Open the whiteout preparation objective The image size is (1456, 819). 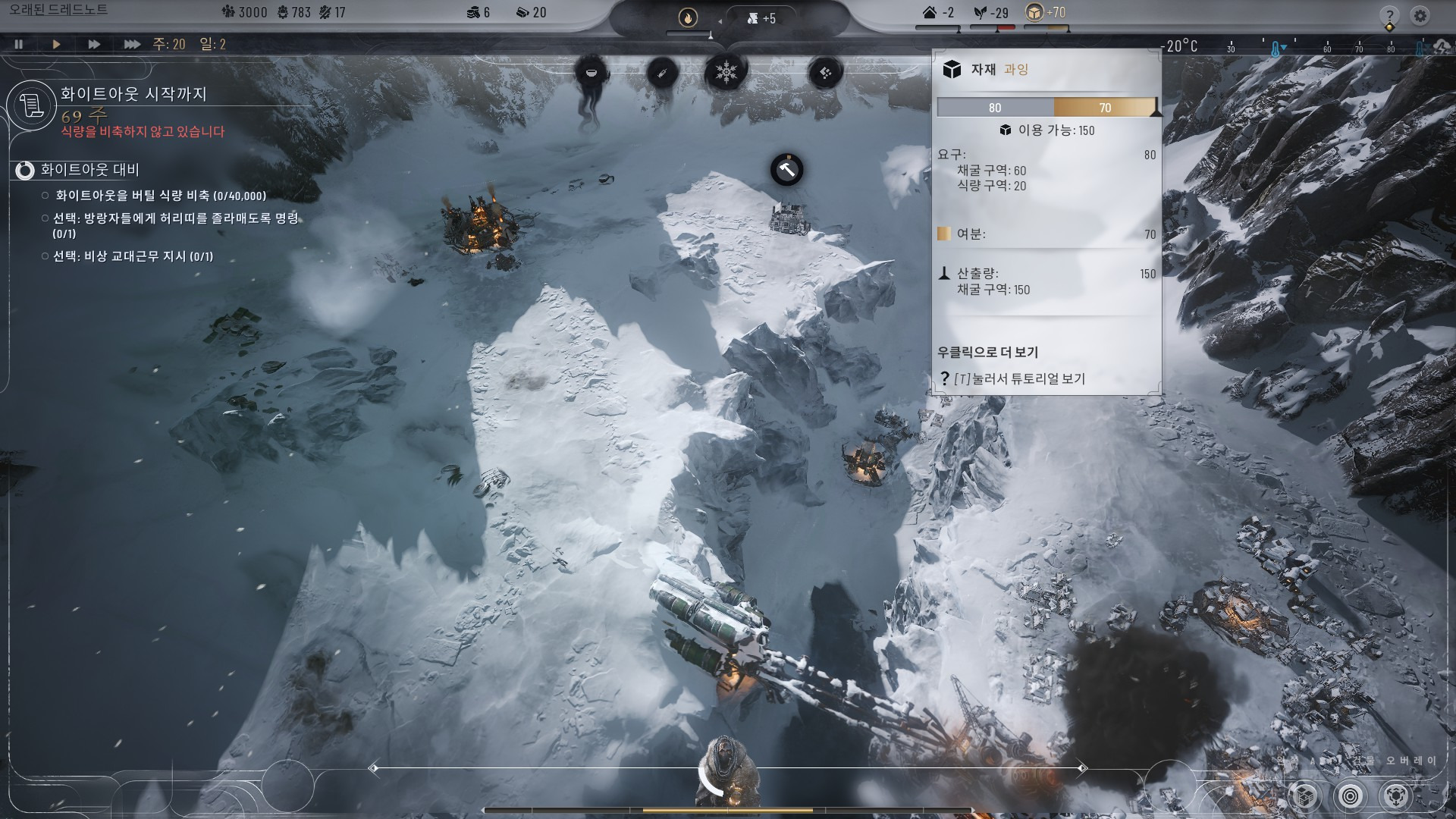click(x=89, y=170)
